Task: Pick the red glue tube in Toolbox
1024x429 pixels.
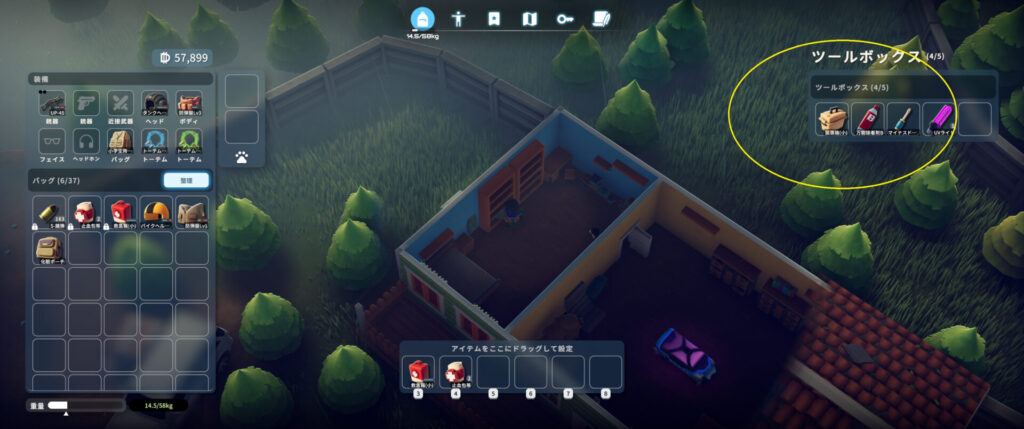Action: 868,120
